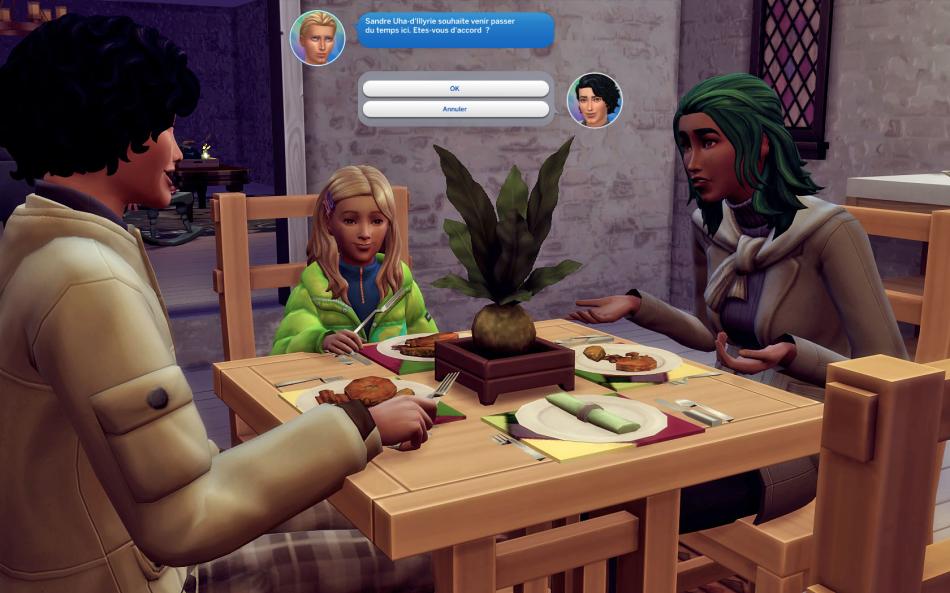Select the dark-haired Sim portrait next to the buttons
This screenshot has height=593, width=950.
pyautogui.click(x=594, y=100)
